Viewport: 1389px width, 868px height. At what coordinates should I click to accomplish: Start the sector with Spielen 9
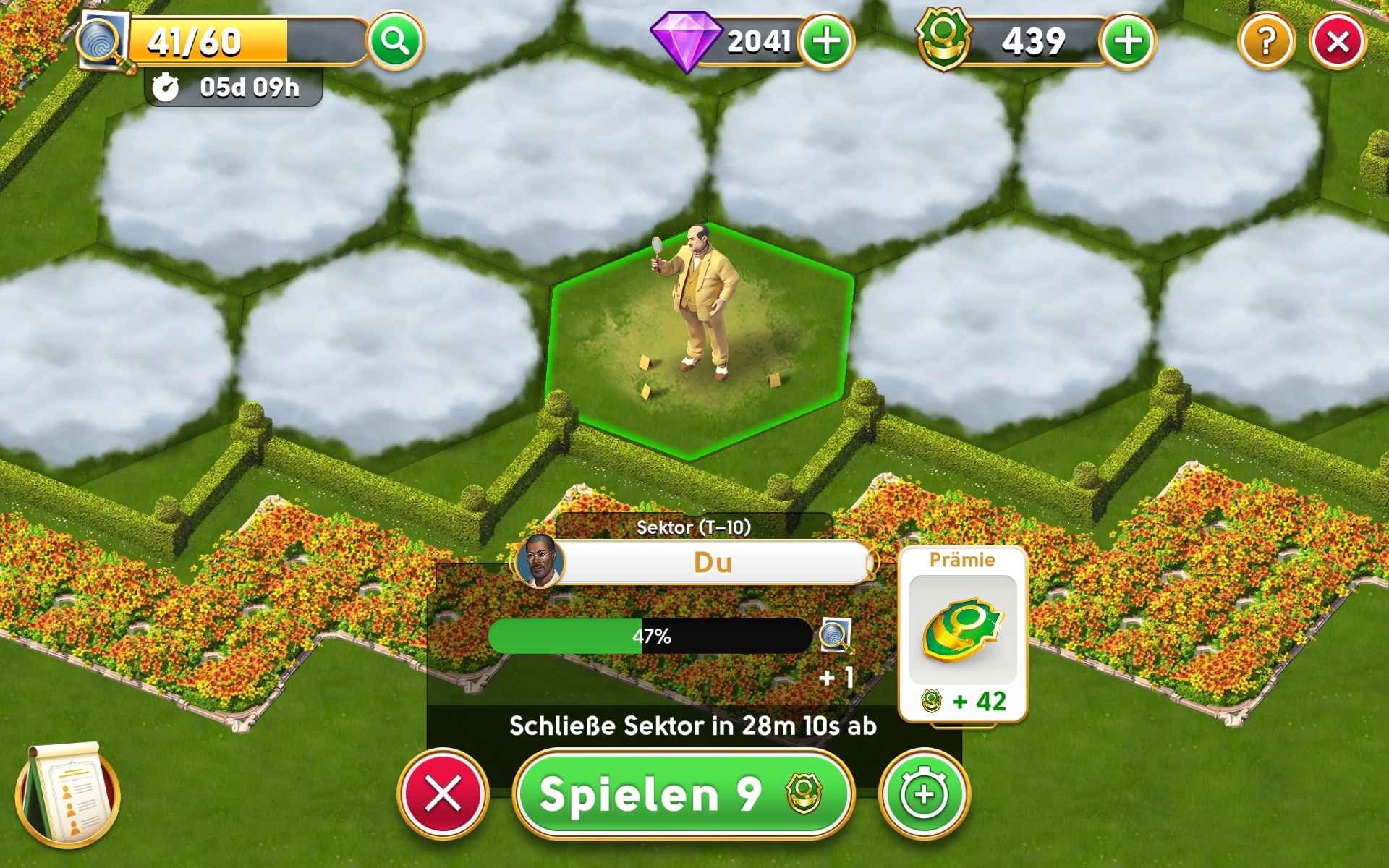682,794
